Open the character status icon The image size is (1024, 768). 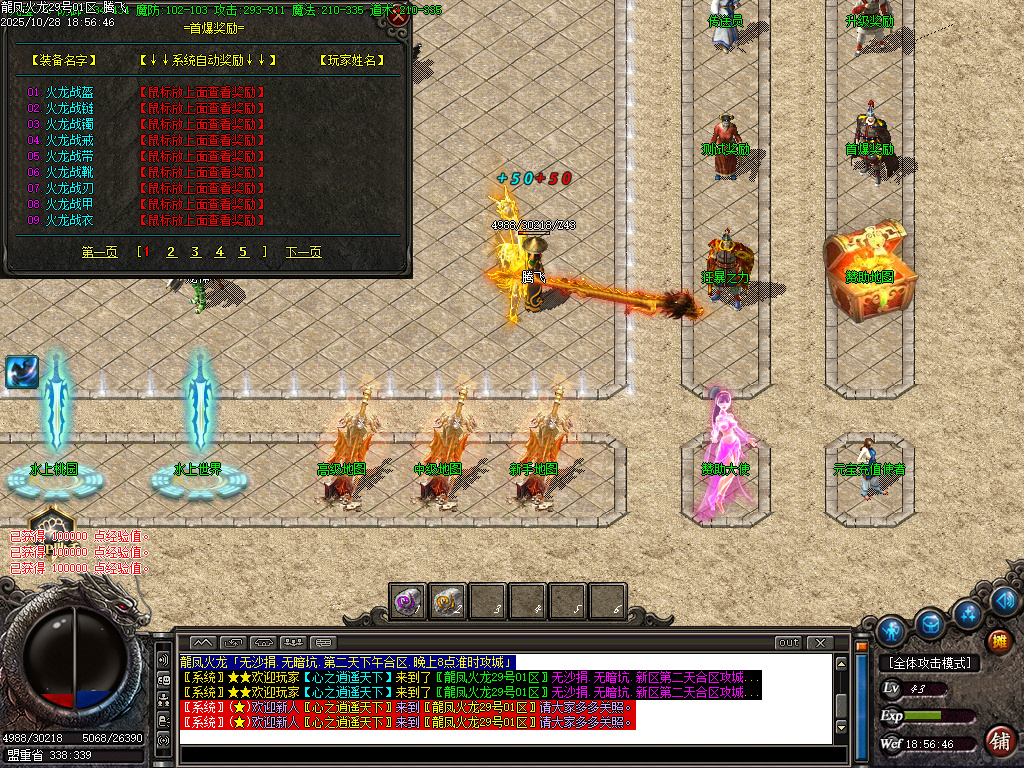pyautogui.click(x=891, y=629)
